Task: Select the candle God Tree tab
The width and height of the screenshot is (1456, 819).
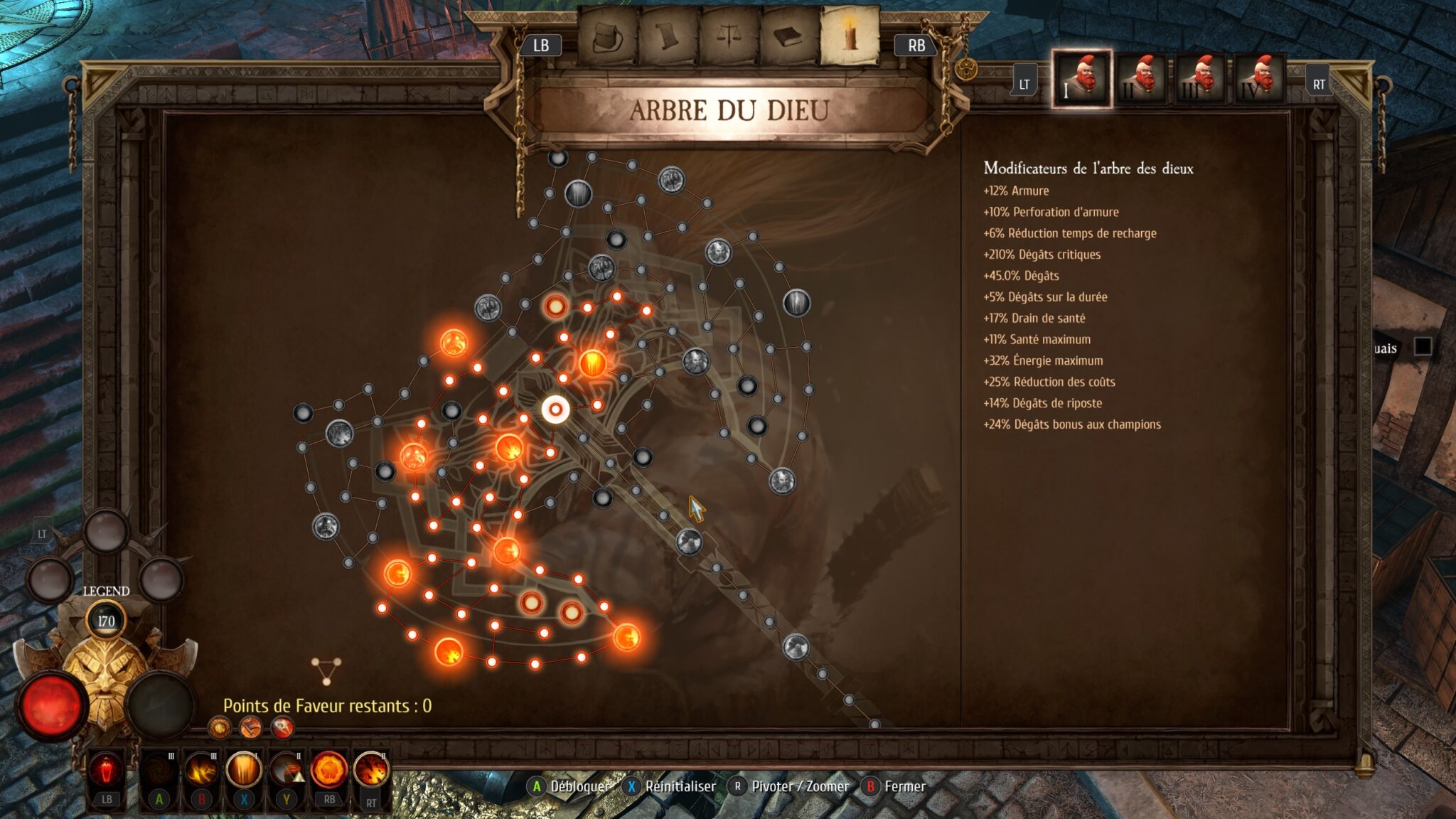Action: (x=850, y=36)
